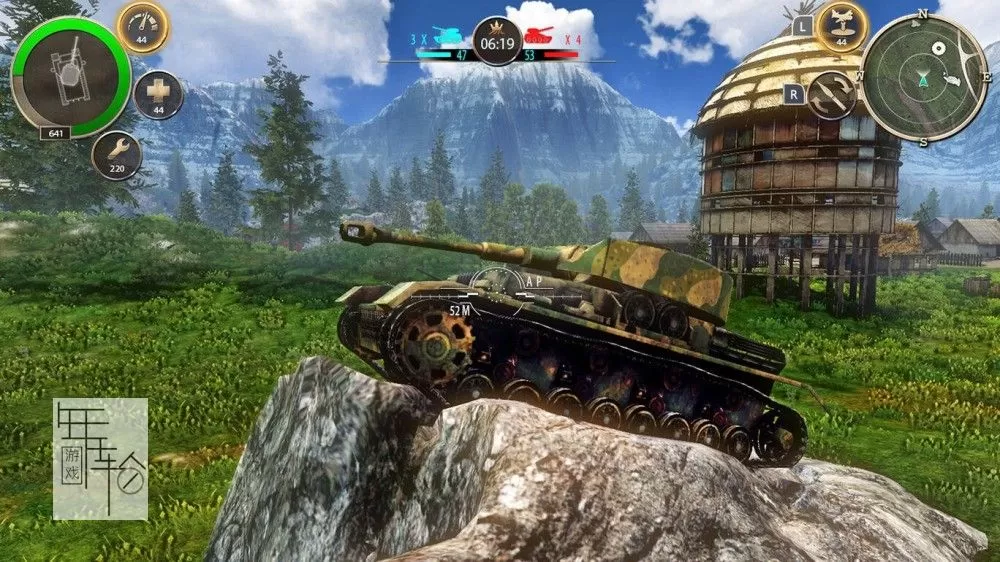Use the wrench repair kit
Image resolution: width=1000 pixels, height=562 pixels.
tap(117, 155)
